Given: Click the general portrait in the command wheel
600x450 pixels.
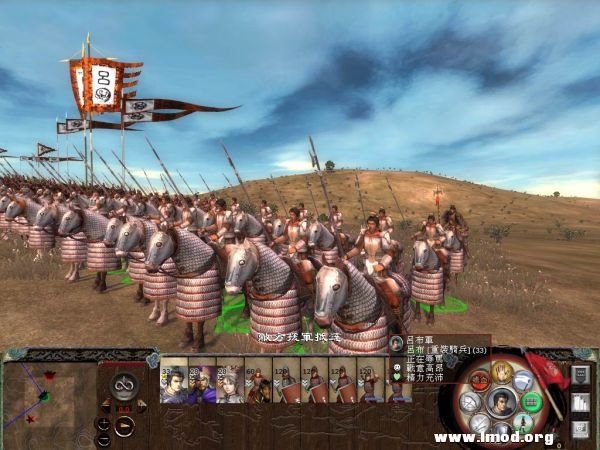Looking at the screenshot, I should pyautogui.click(x=502, y=402).
